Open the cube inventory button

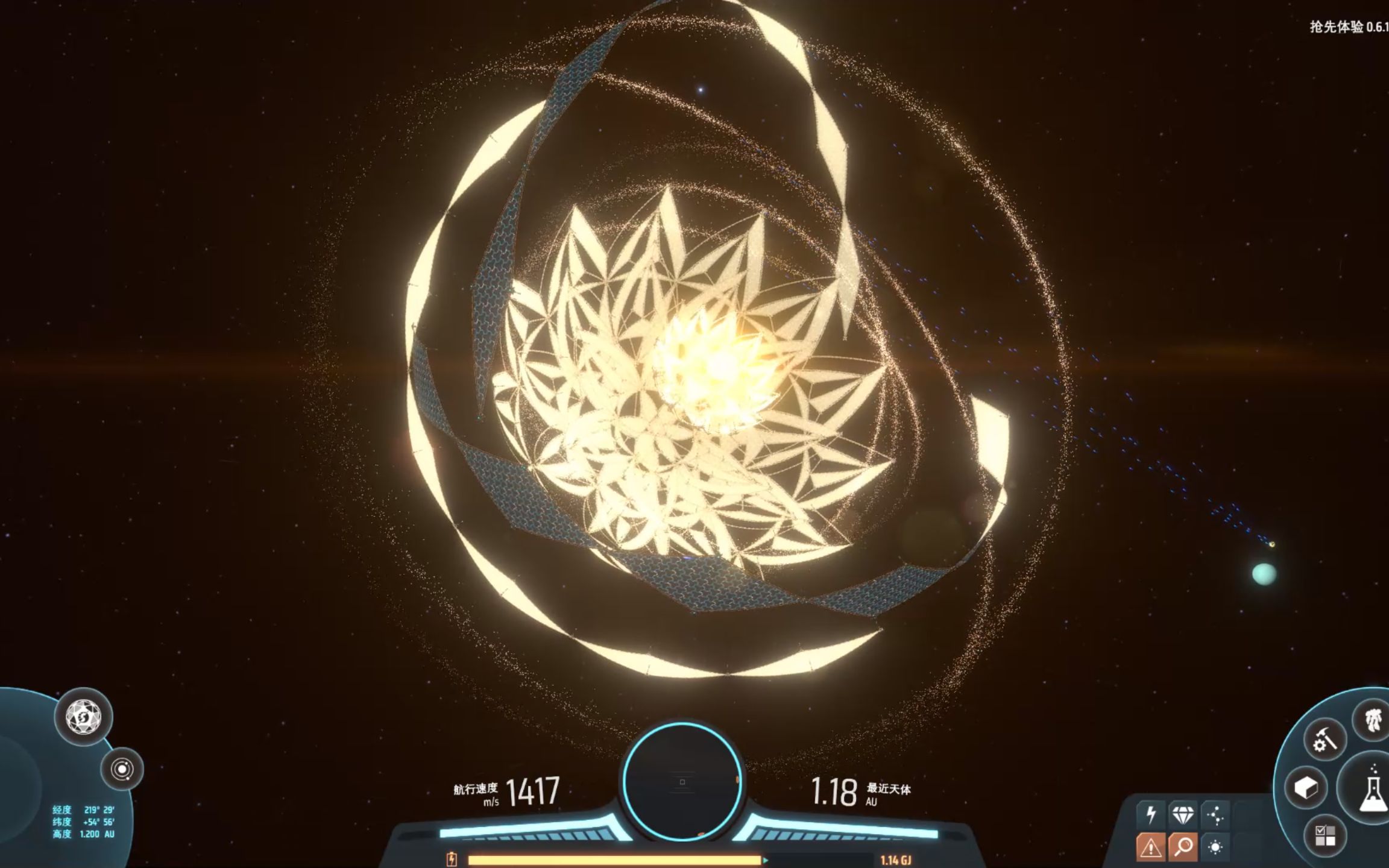1306,788
